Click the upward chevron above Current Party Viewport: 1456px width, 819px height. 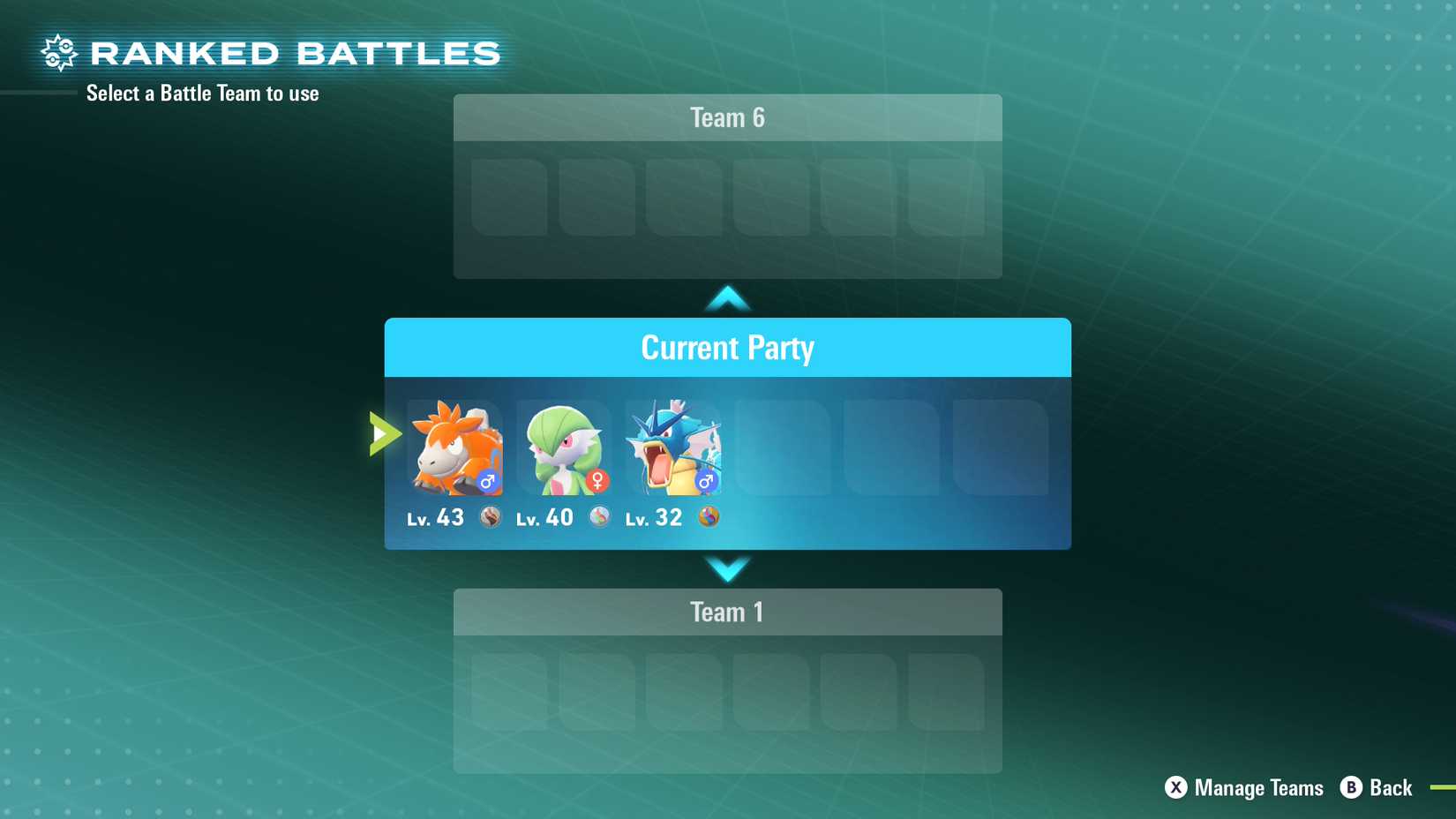pyautogui.click(x=727, y=297)
